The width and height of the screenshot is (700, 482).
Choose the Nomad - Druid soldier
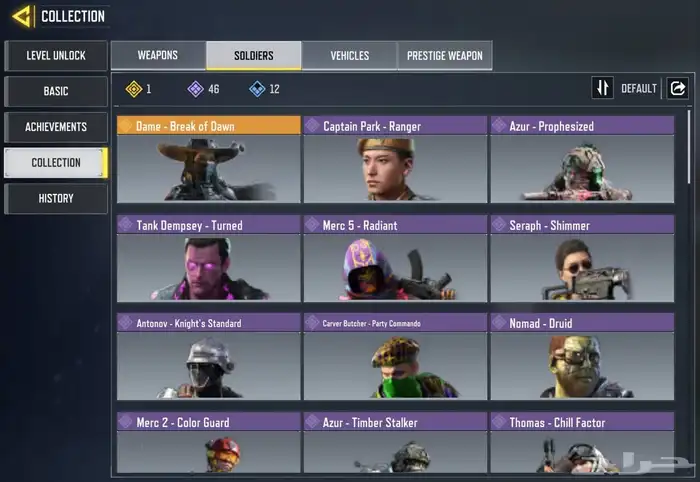582,357
